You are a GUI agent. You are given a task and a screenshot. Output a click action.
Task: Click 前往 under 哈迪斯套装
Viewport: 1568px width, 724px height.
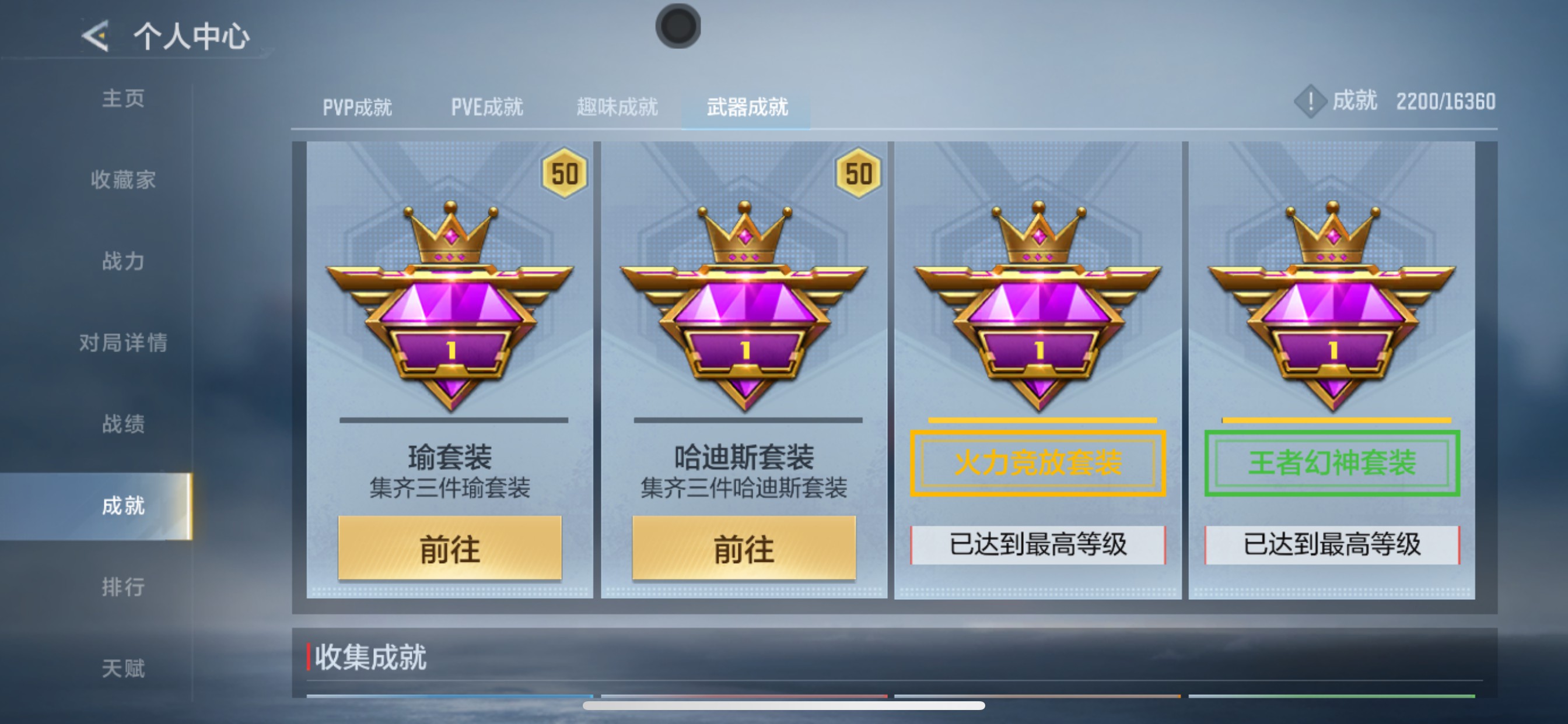coord(743,546)
